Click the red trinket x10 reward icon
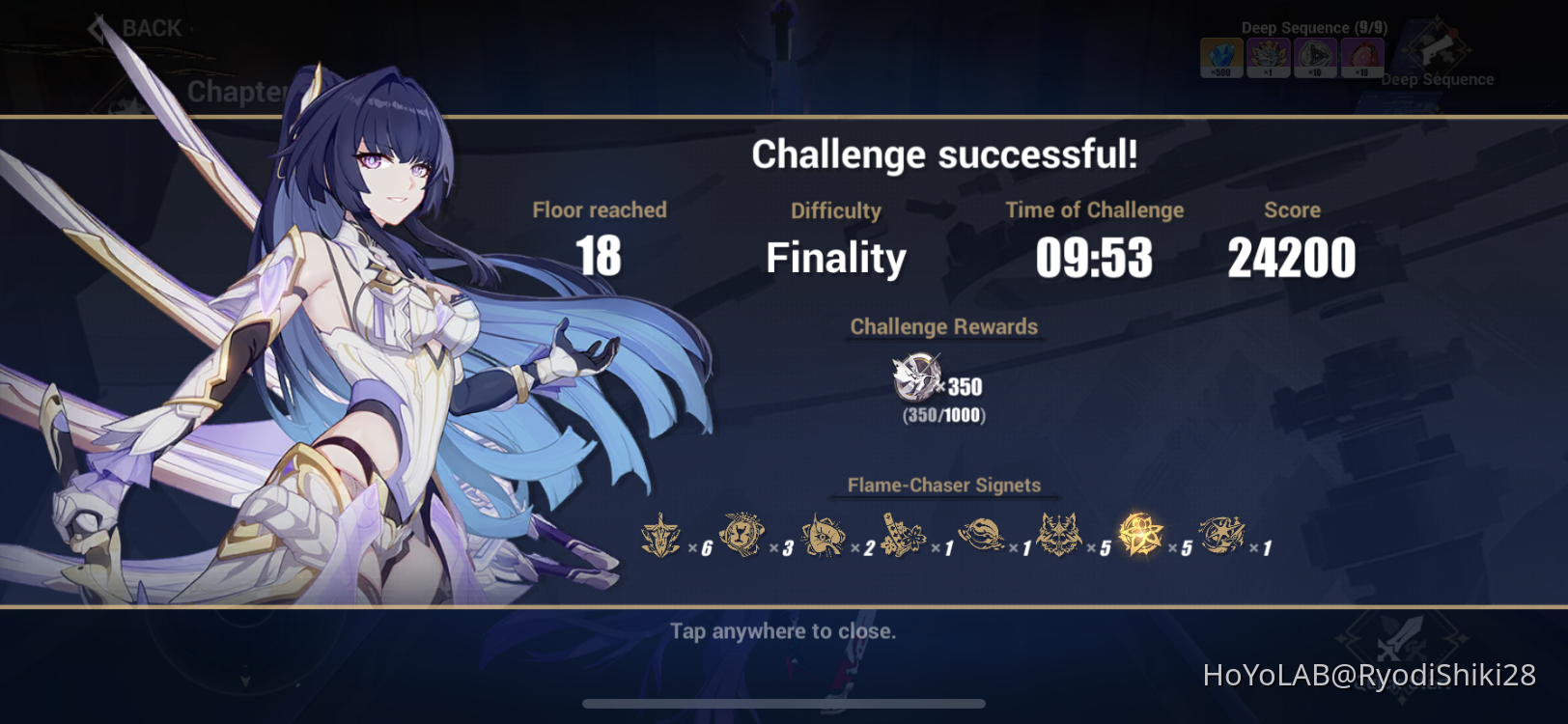The width and height of the screenshot is (1568, 724). (1362, 58)
